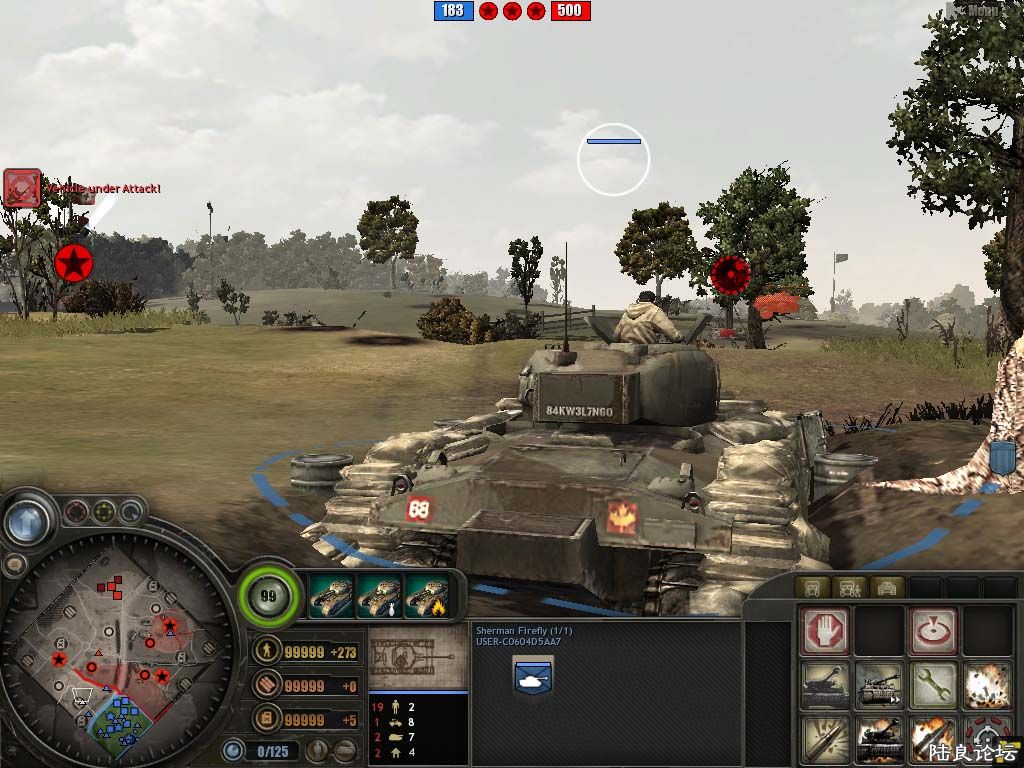This screenshot has width=1024, height=768.
Task: Click the yellow crosshair button above minimap
Action: click(x=103, y=513)
